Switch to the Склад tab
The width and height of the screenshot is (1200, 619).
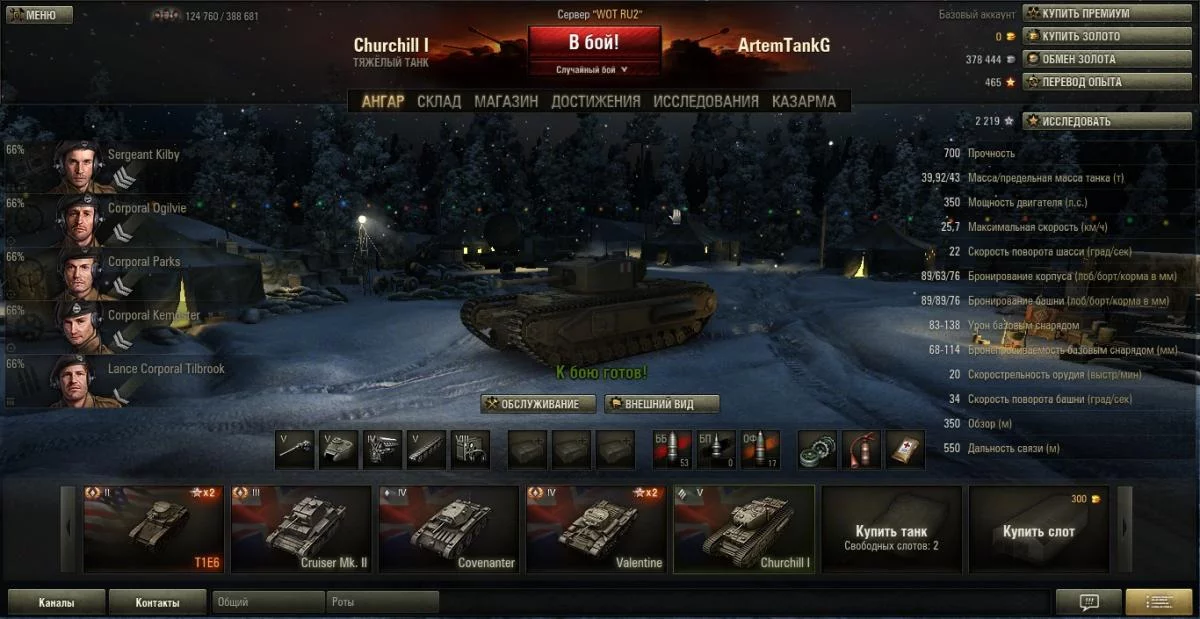439,101
